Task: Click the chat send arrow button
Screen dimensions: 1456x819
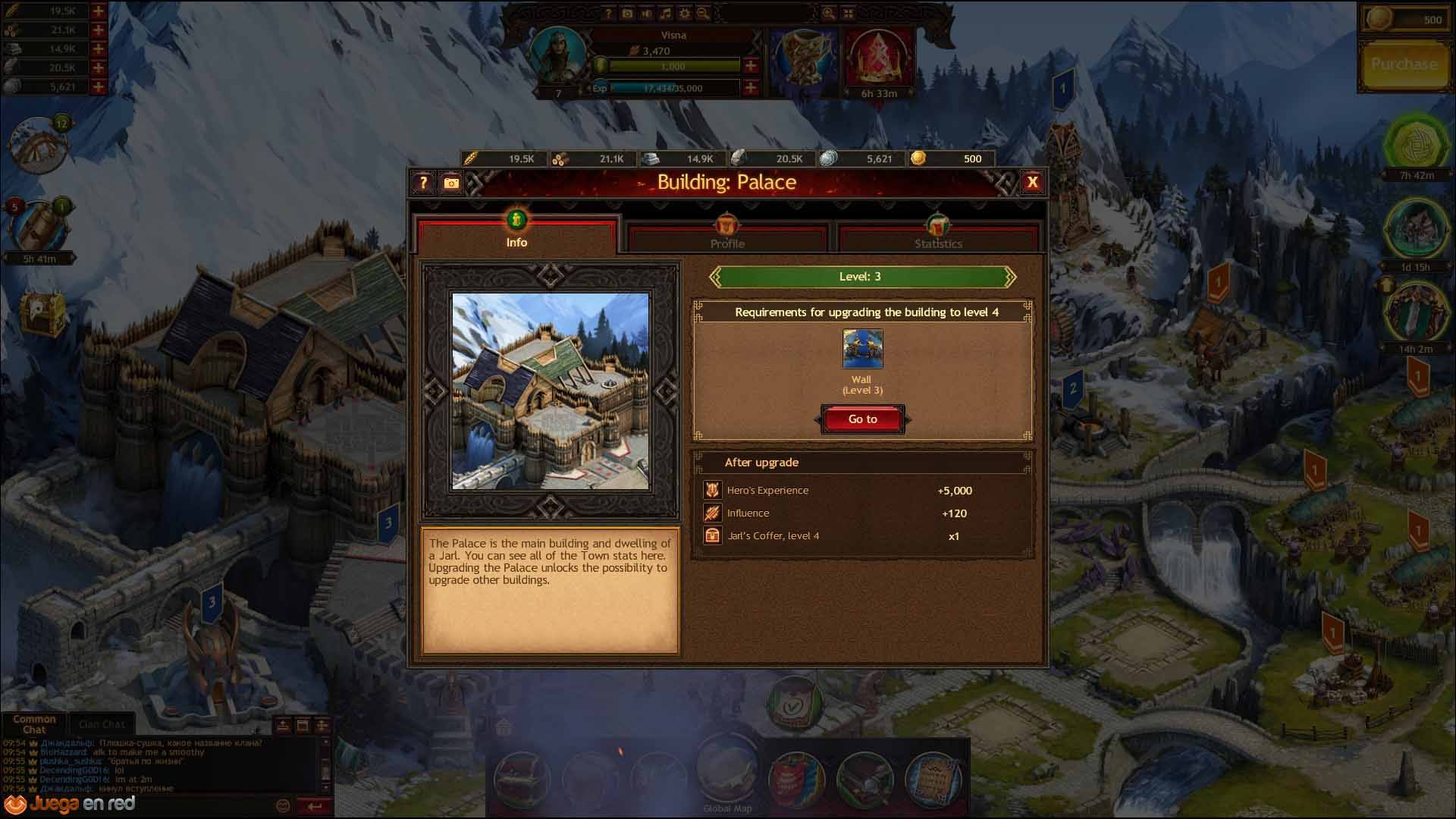Action: [x=315, y=806]
